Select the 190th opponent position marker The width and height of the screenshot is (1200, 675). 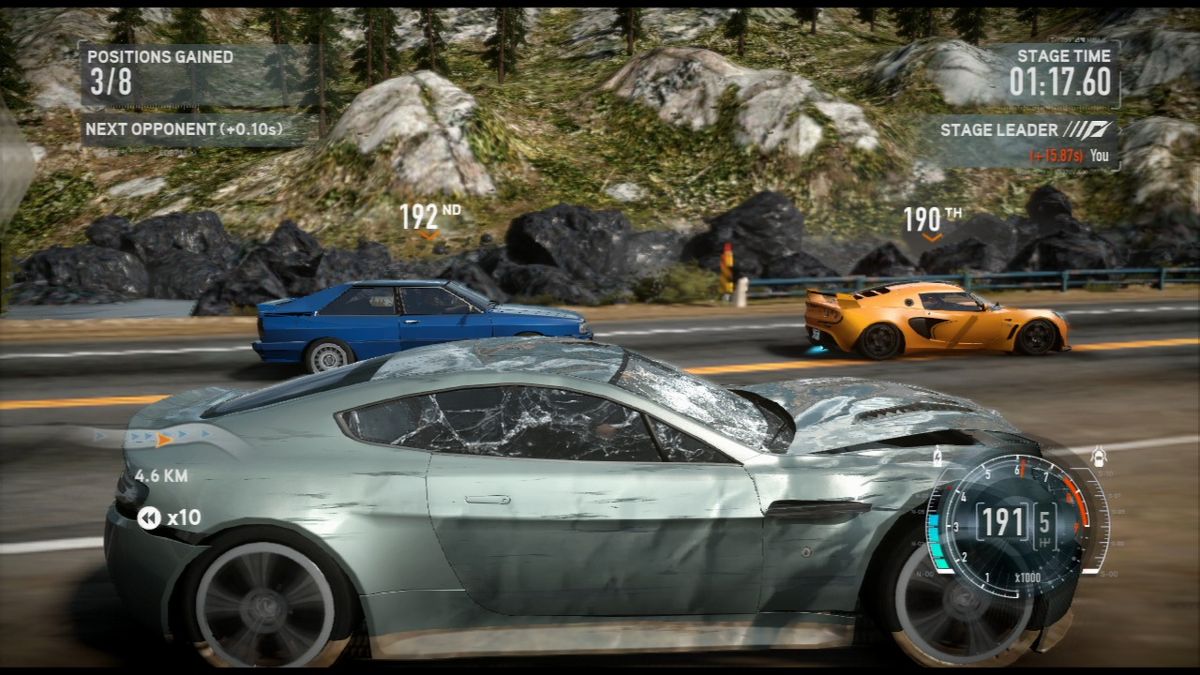932,221
